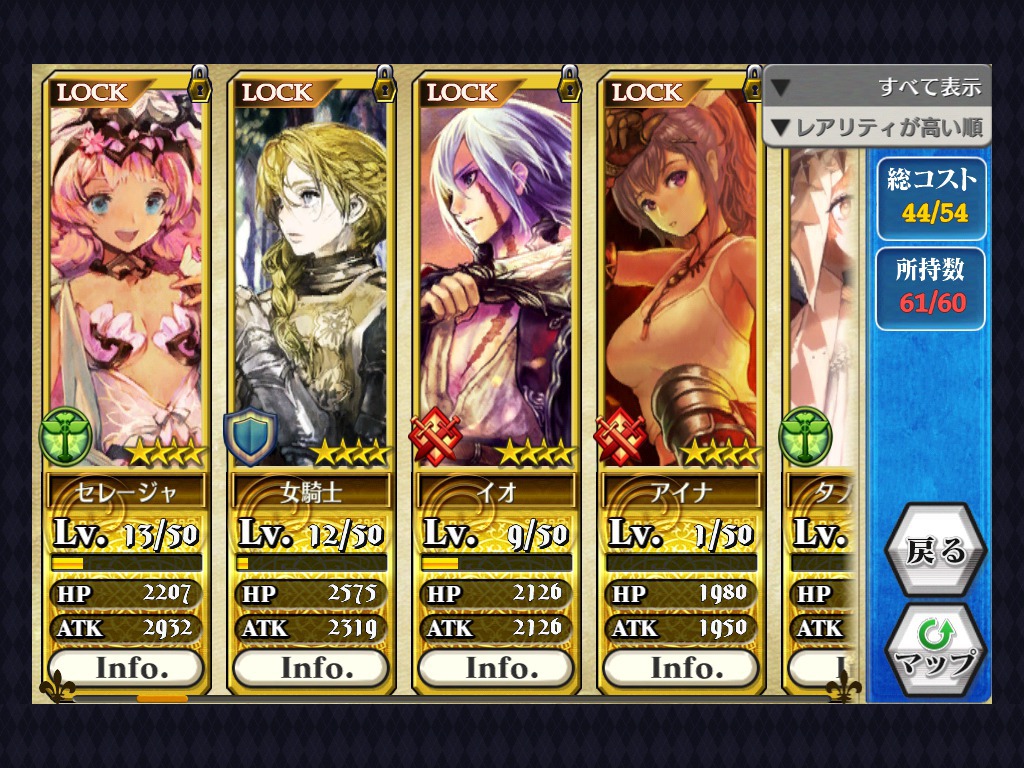Pick the アイナ character card

[x=680, y=280]
